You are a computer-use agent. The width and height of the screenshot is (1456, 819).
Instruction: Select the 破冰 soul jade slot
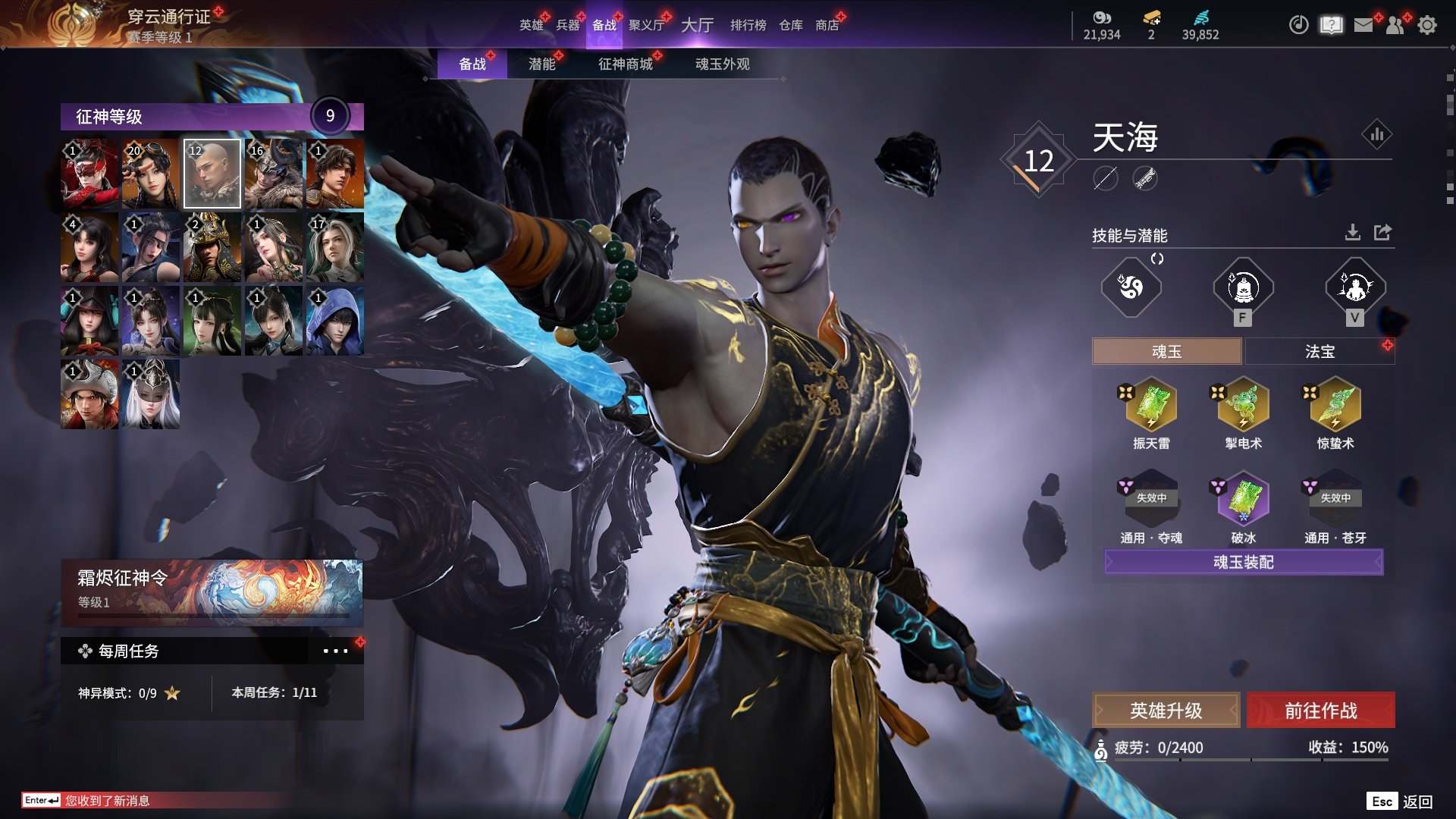[x=1243, y=499]
